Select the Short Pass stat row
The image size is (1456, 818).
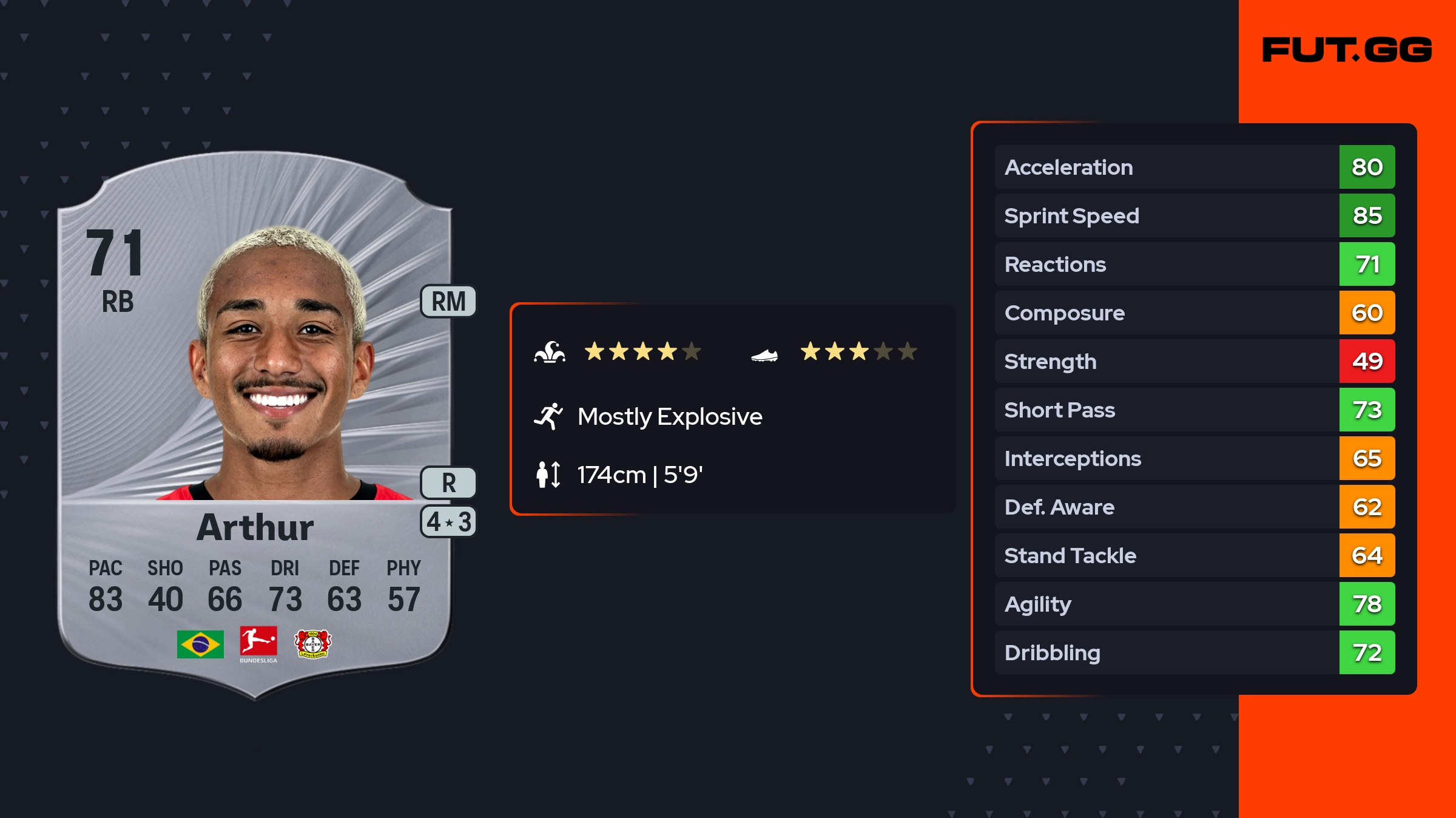point(1194,410)
